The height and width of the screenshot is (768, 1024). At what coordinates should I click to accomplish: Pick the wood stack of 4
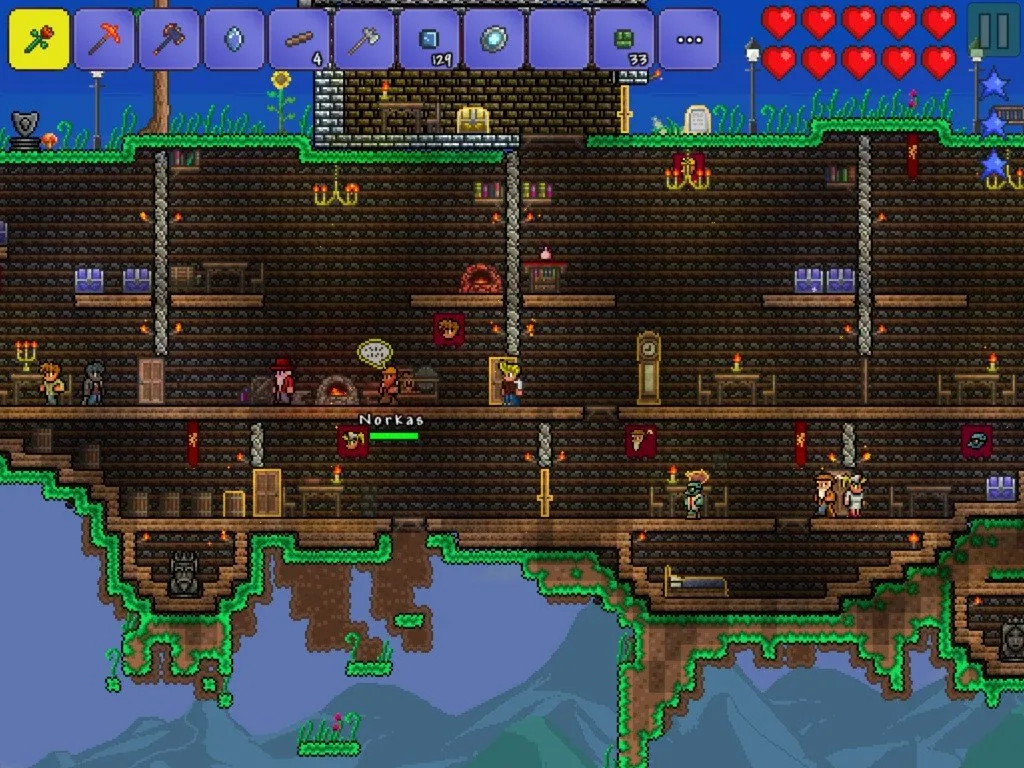click(299, 39)
